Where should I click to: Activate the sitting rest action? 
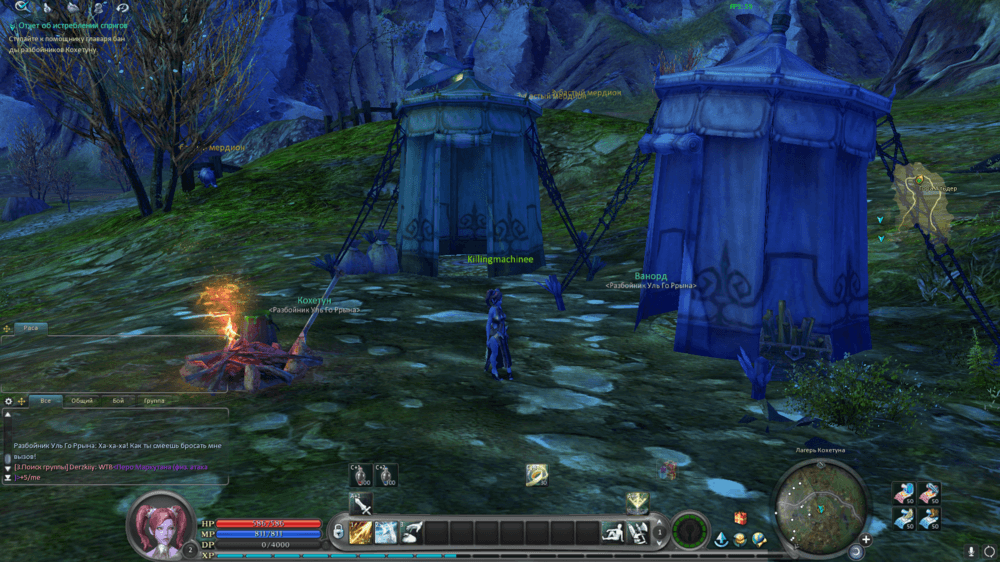click(x=613, y=533)
